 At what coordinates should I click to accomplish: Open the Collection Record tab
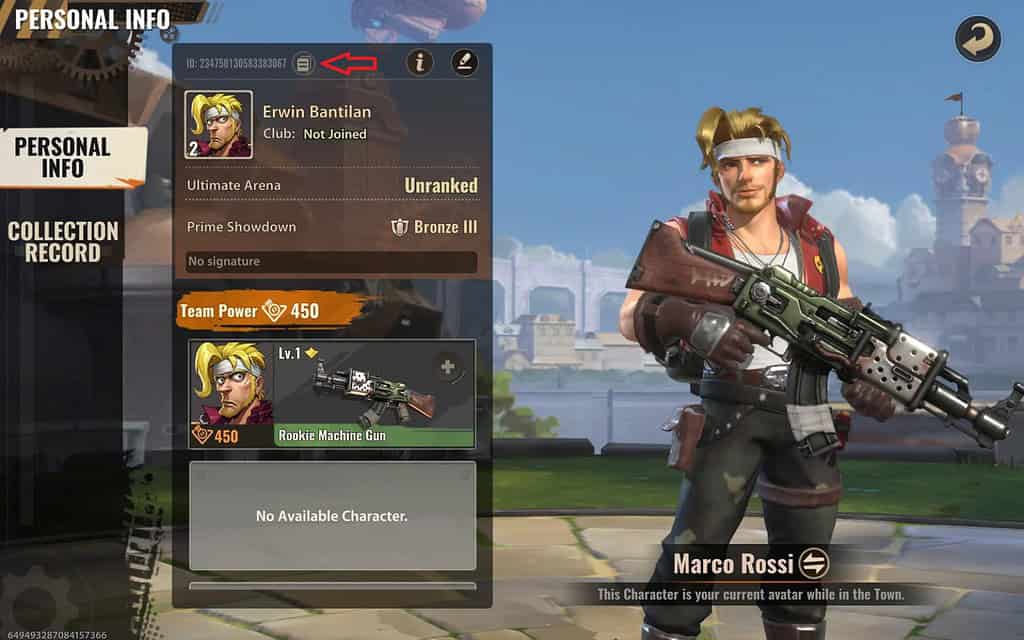63,242
